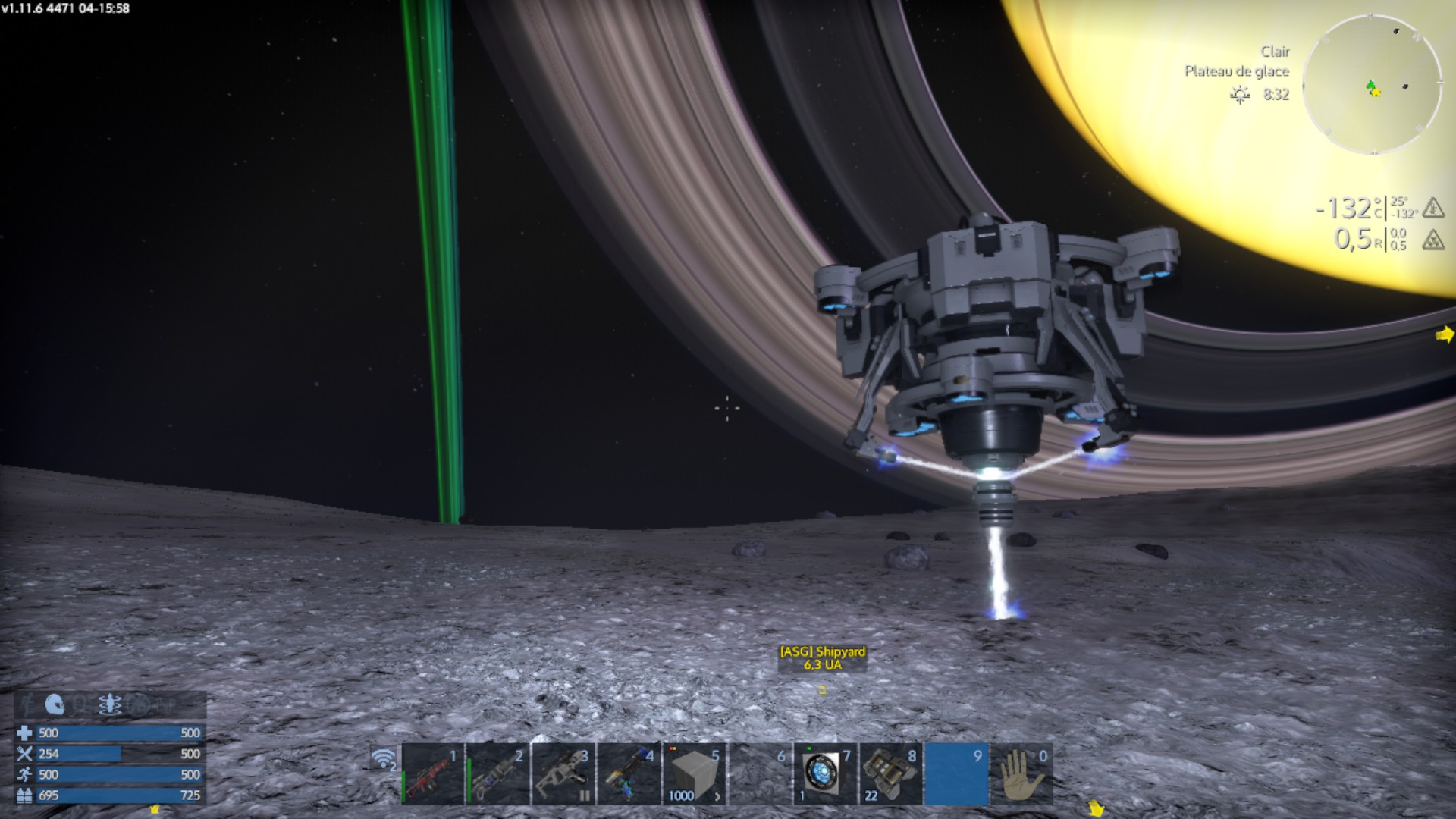Select the highlighted blue slot 9
The width and height of the screenshot is (1456, 819).
point(956,774)
